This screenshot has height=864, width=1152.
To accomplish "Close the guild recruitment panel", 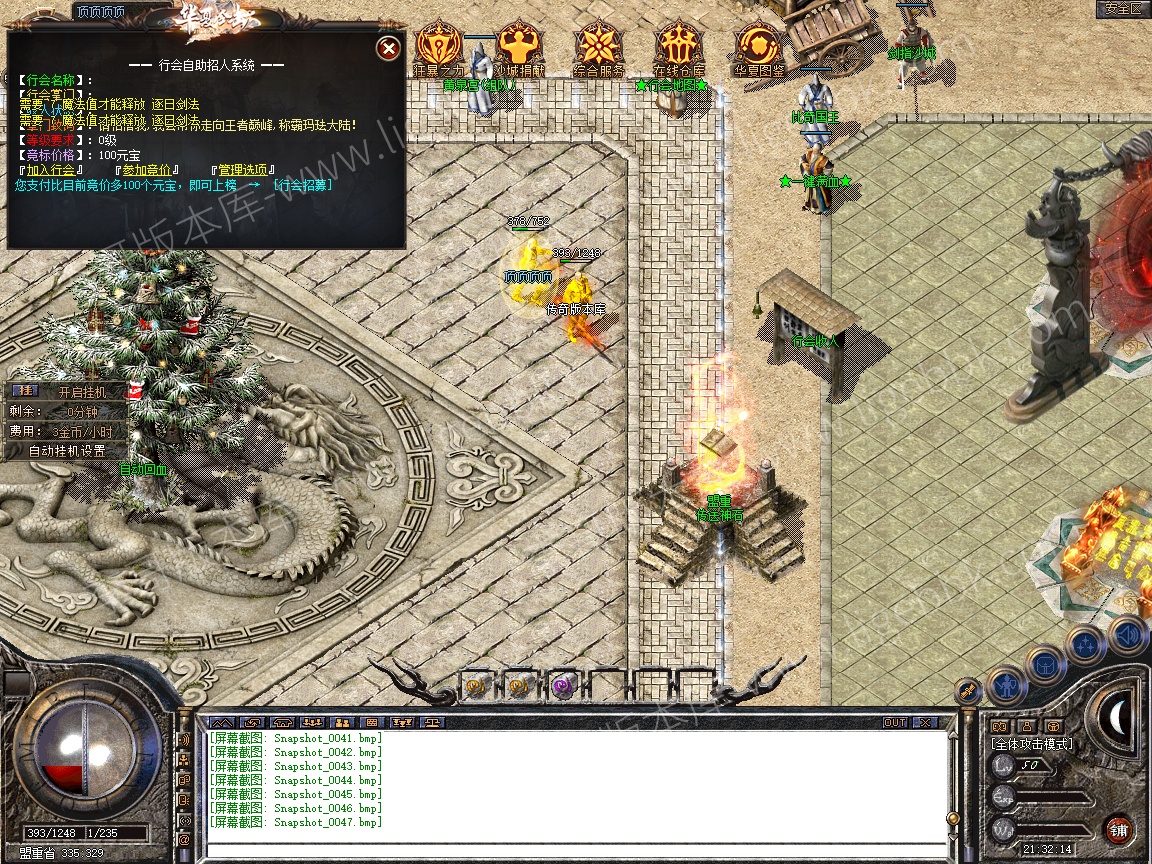I will click(389, 48).
